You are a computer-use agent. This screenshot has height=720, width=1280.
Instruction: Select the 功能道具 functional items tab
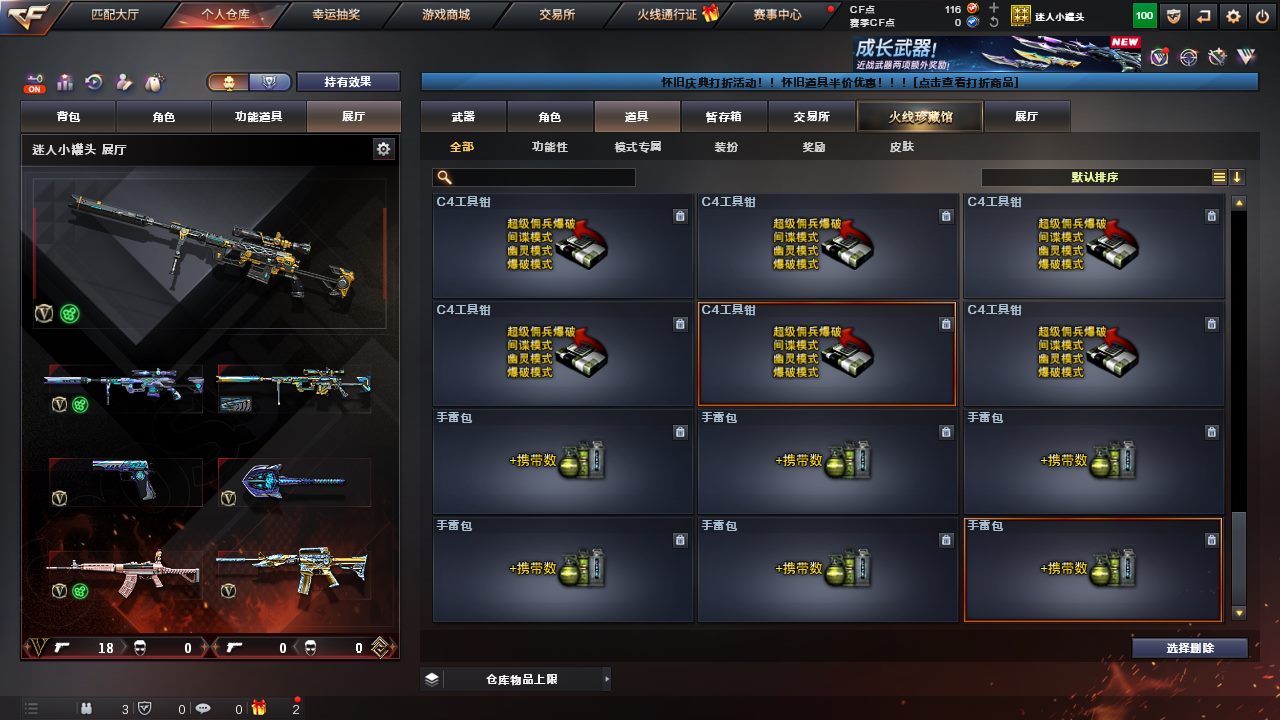coord(259,117)
